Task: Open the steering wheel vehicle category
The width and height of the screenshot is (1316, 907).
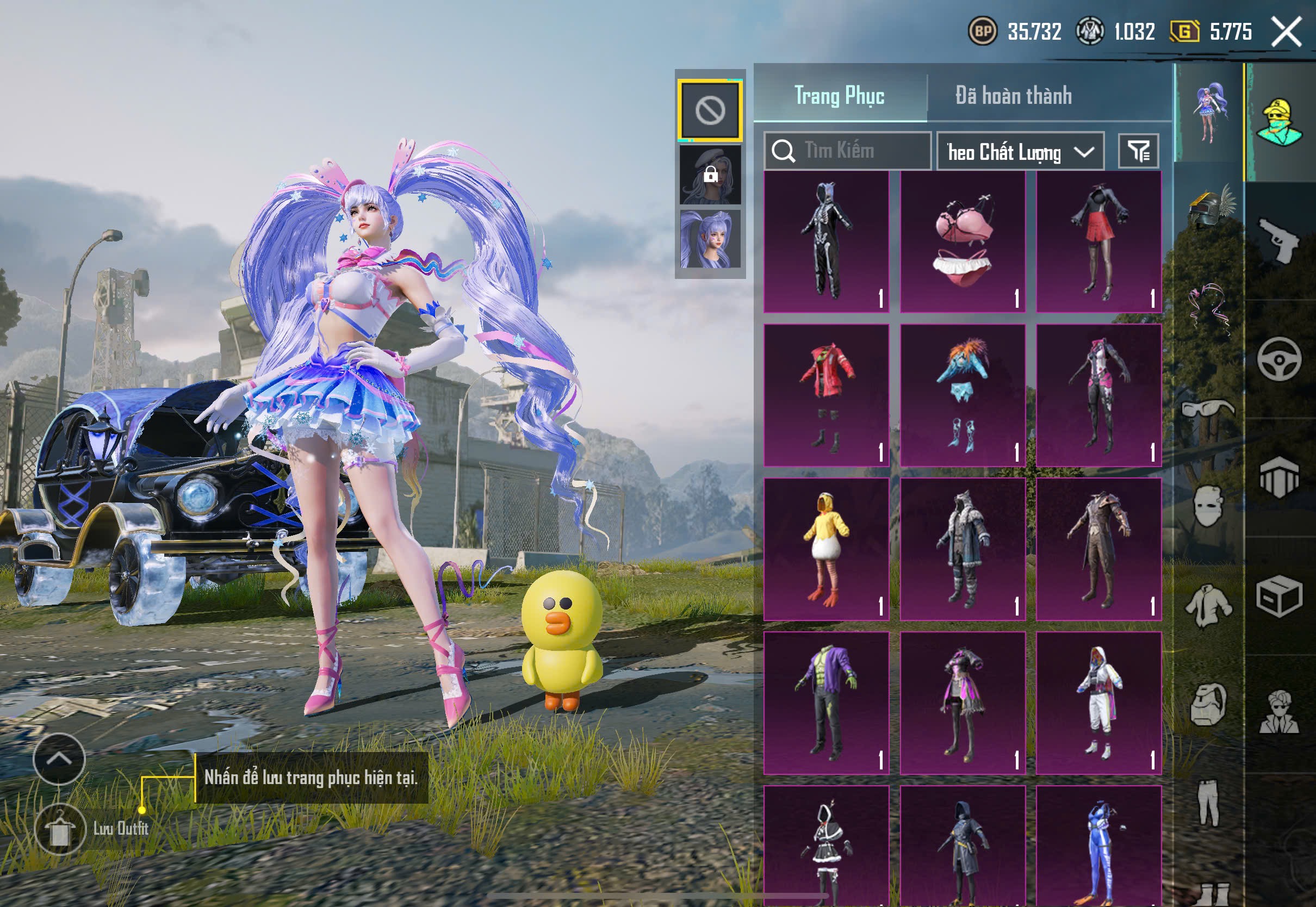Action: click(1279, 359)
